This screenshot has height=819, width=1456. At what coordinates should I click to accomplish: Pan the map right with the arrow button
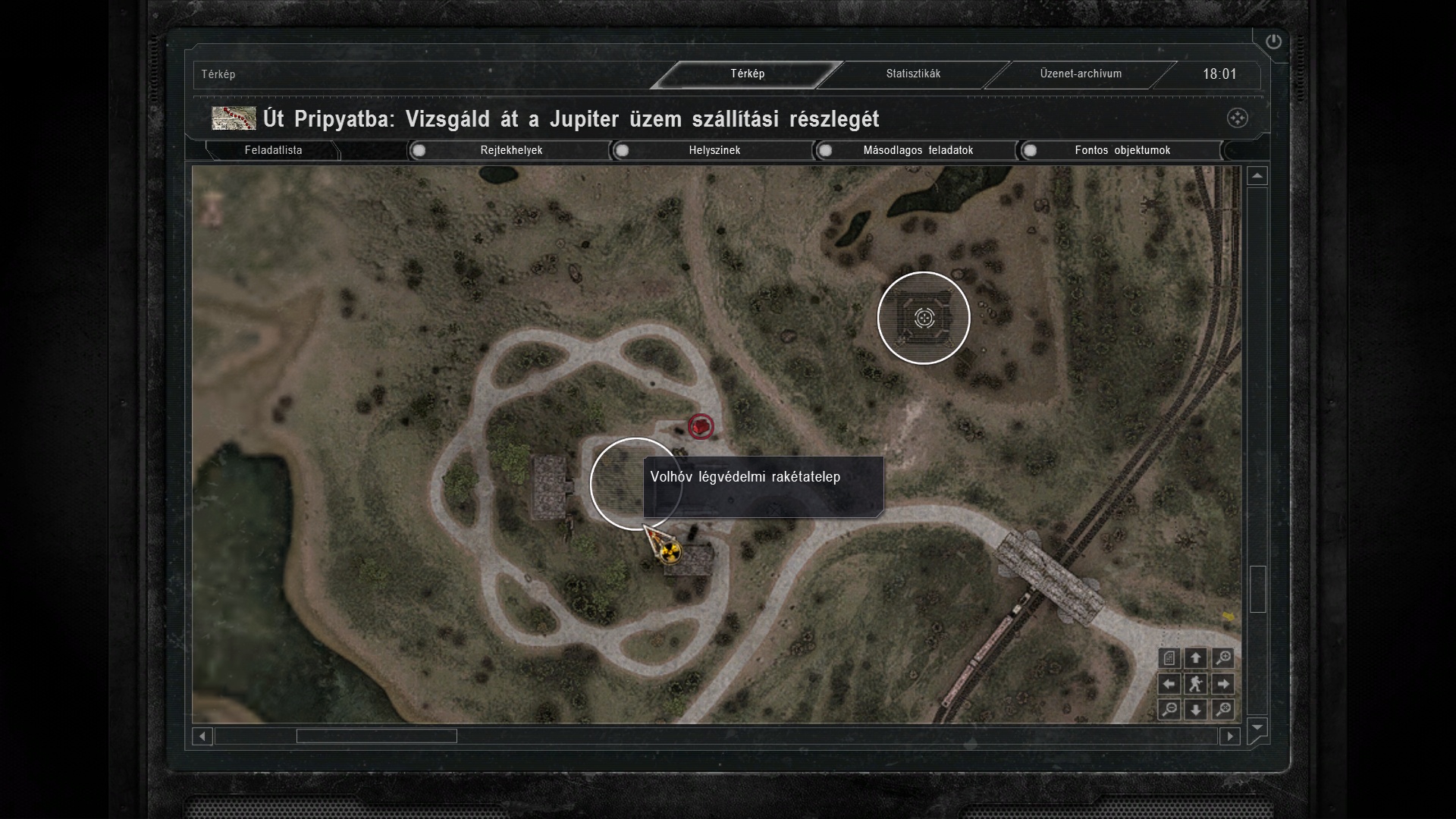[1222, 684]
